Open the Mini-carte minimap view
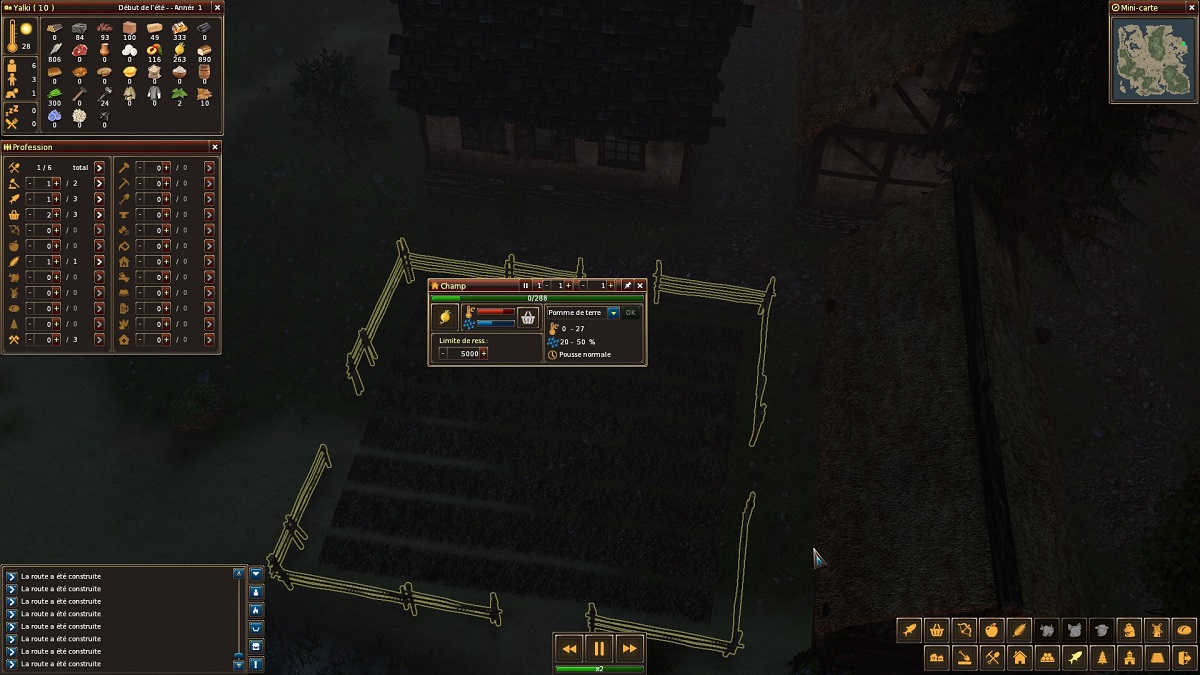 1153,61
